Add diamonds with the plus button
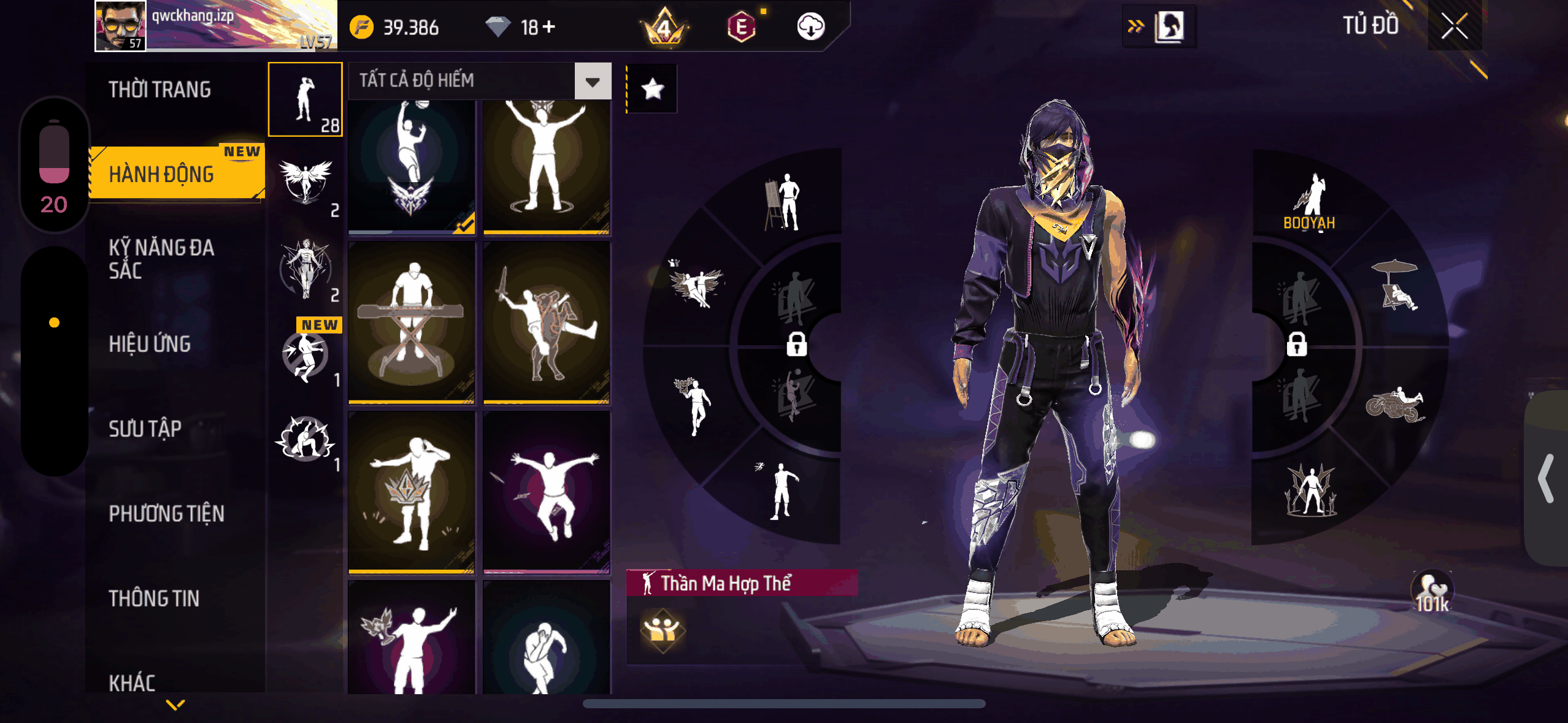The image size is (1568, 723). (x=549, y=27)
